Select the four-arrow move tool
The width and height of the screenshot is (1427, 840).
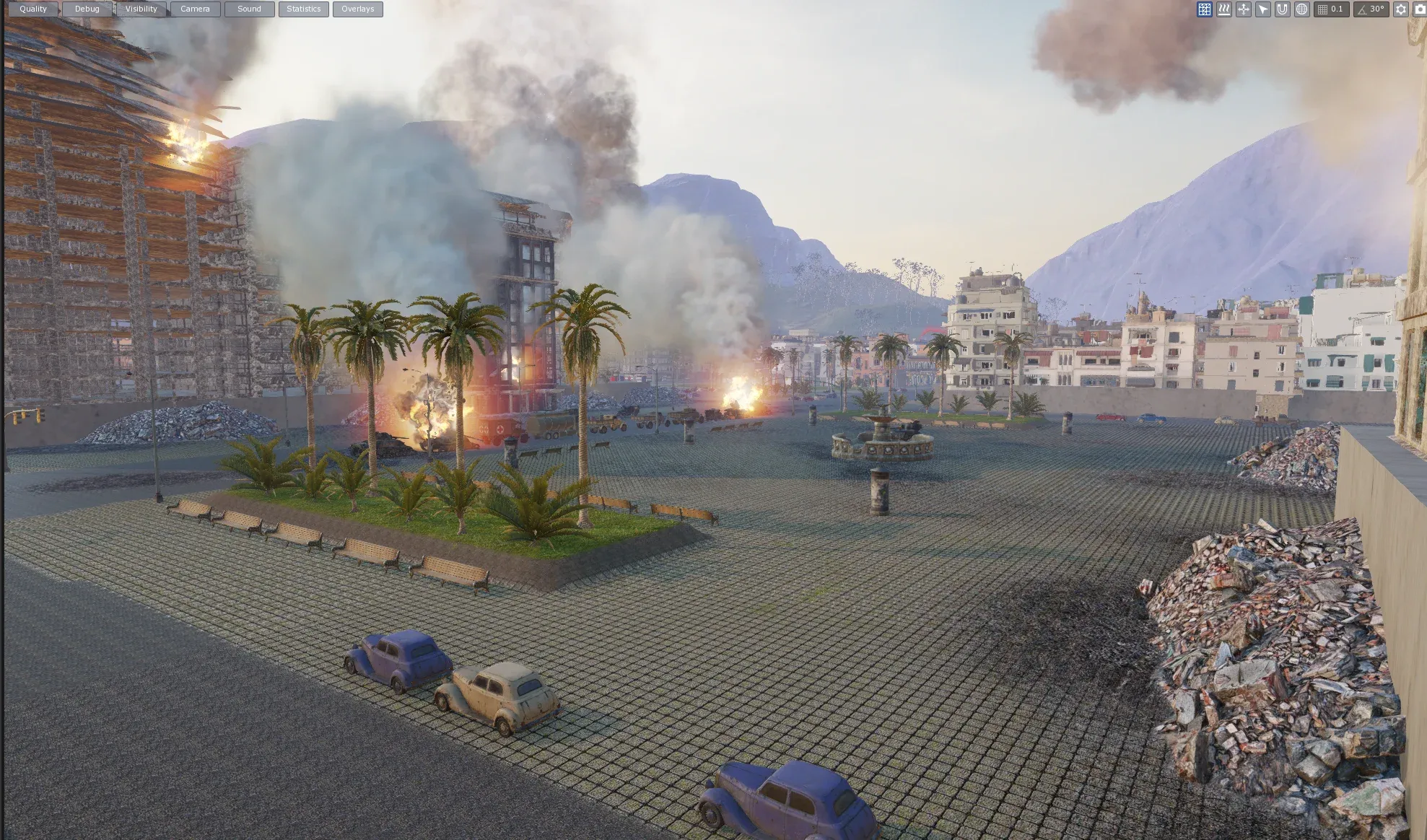click(1243, 9)
